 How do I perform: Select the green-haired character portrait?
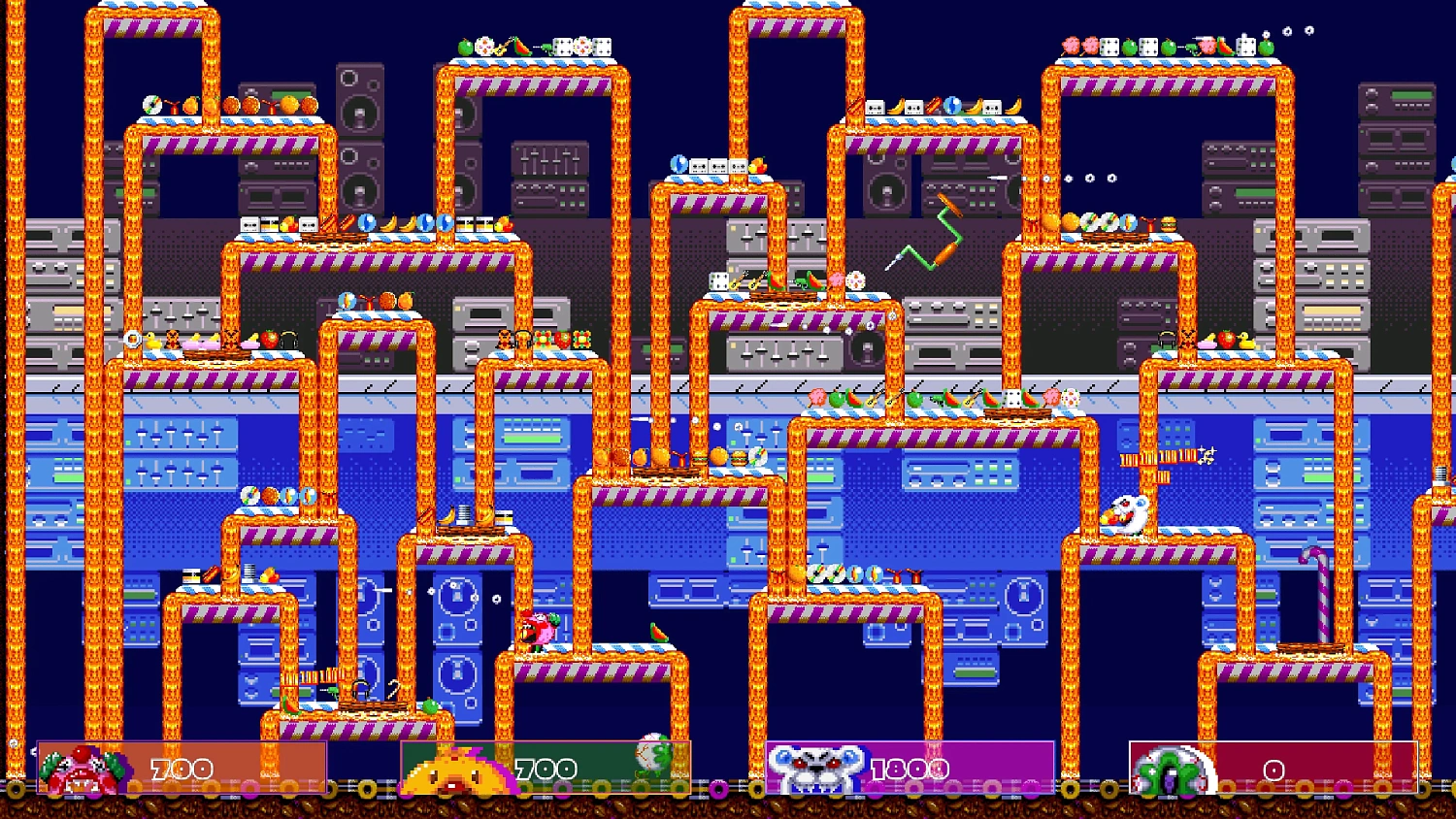point(1173,771)
